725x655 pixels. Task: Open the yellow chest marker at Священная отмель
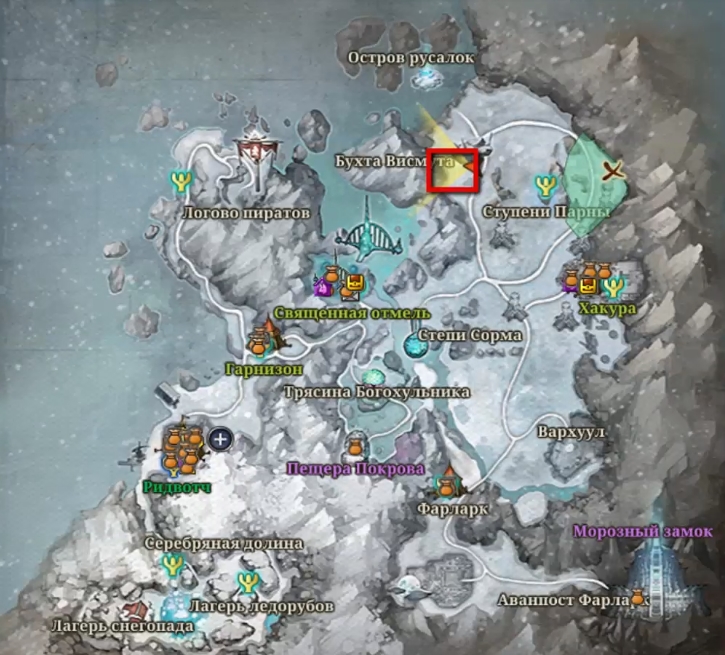(x=351, y=288)
